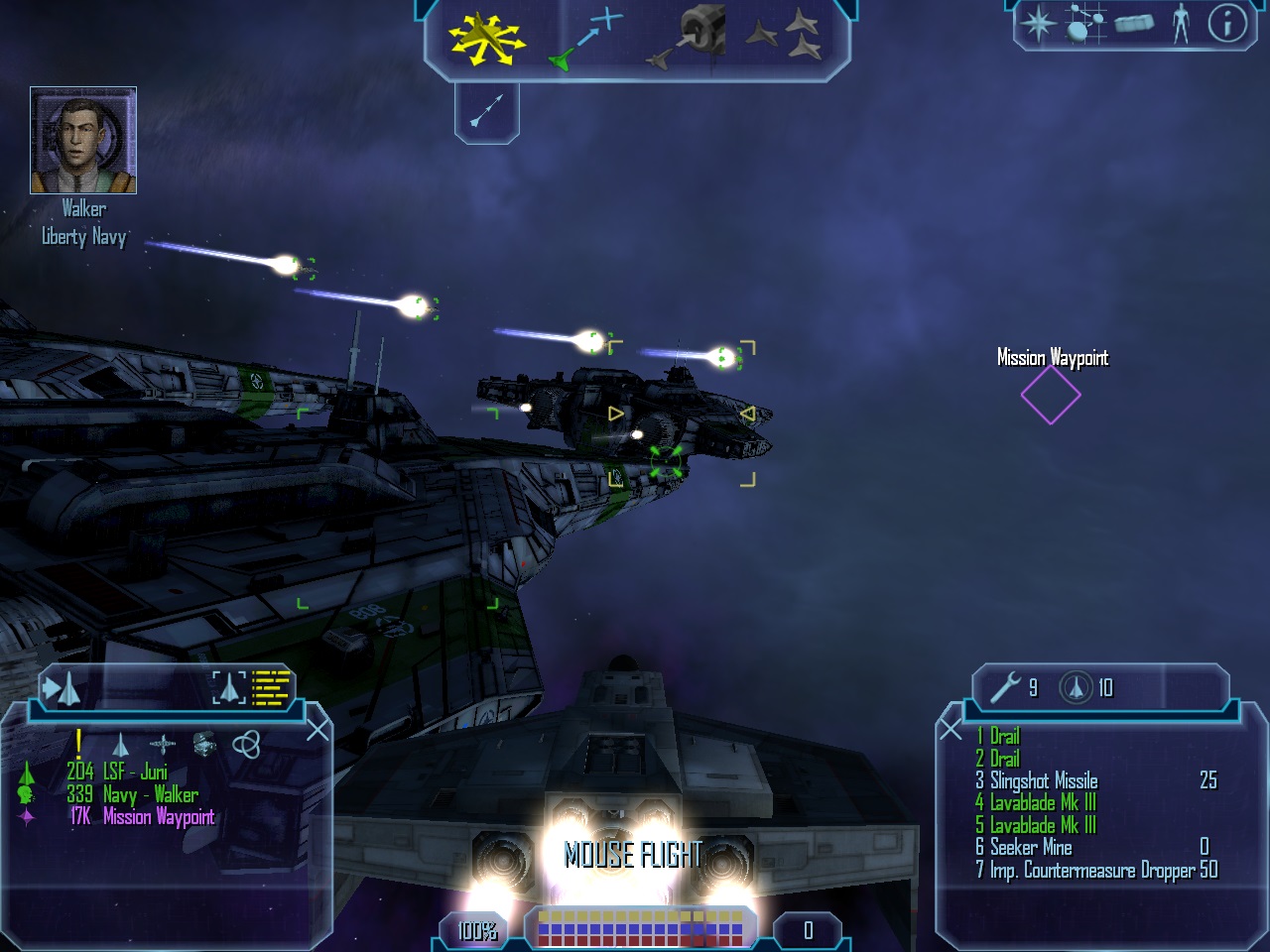Open the Reputation humanoid figure icon

click(x=1181, y=23)
